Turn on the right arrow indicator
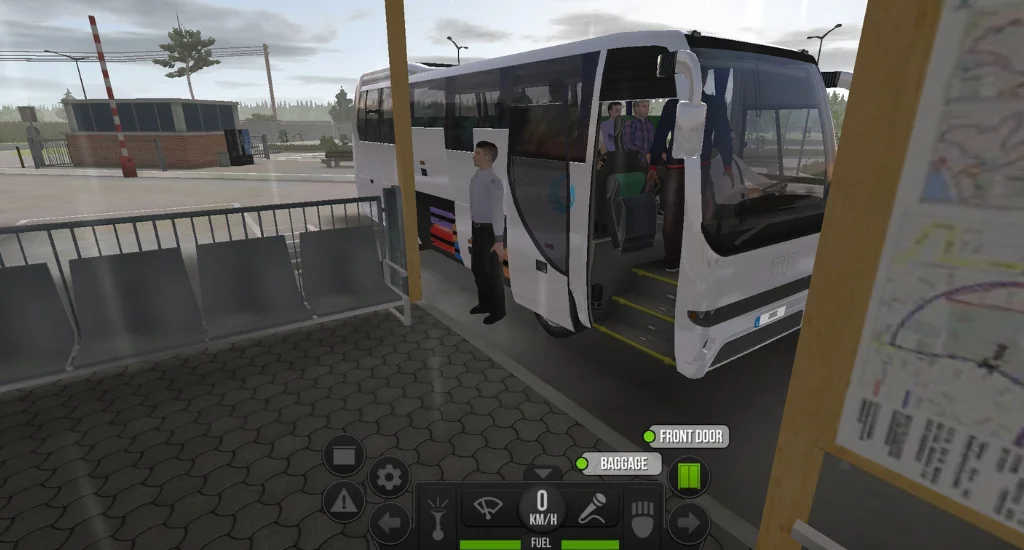The width and height of the screenshot is (1024, 550). [x=688, y=522]
